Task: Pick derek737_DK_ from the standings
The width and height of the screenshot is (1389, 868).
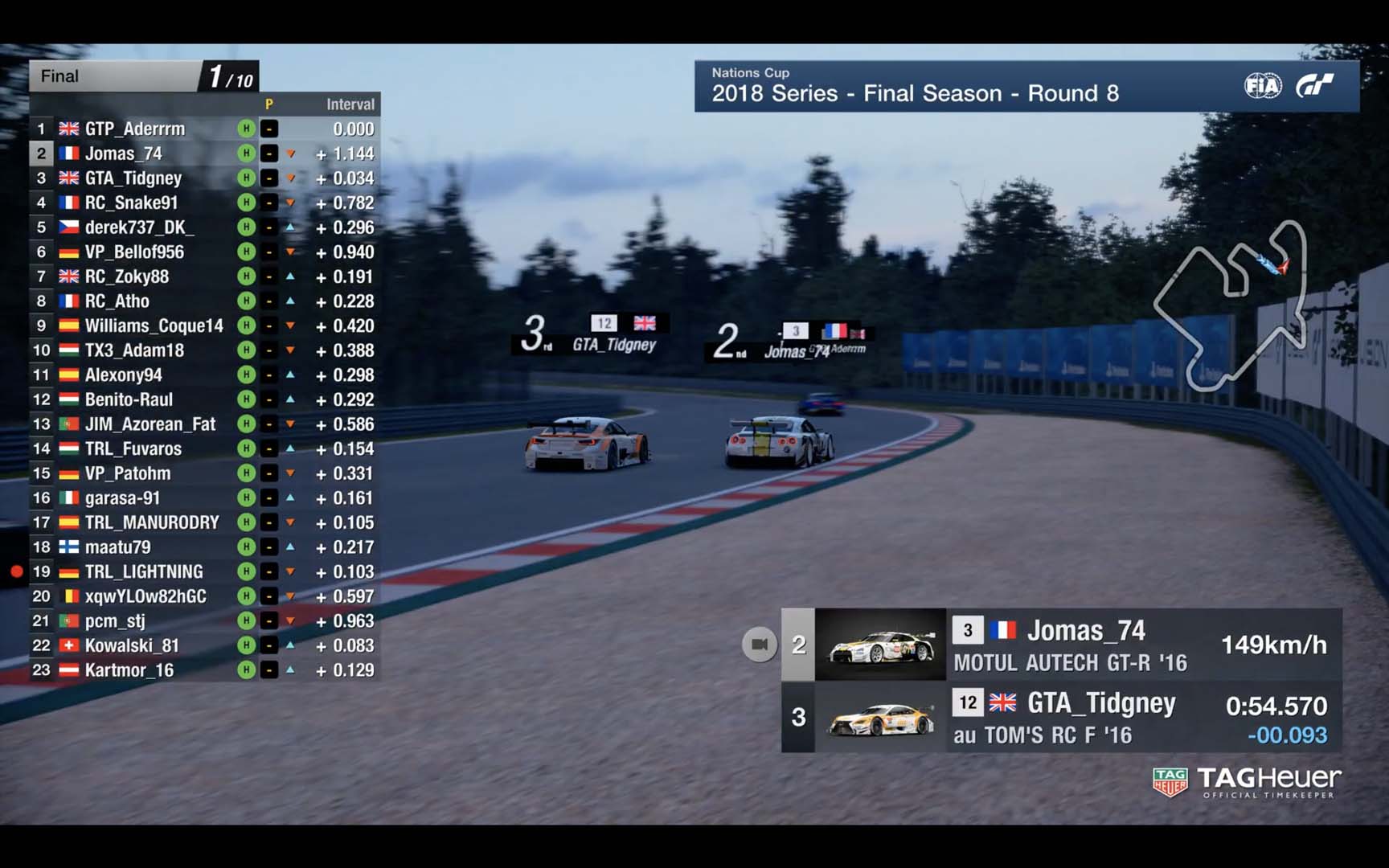Action: click(x=135, y=227)
